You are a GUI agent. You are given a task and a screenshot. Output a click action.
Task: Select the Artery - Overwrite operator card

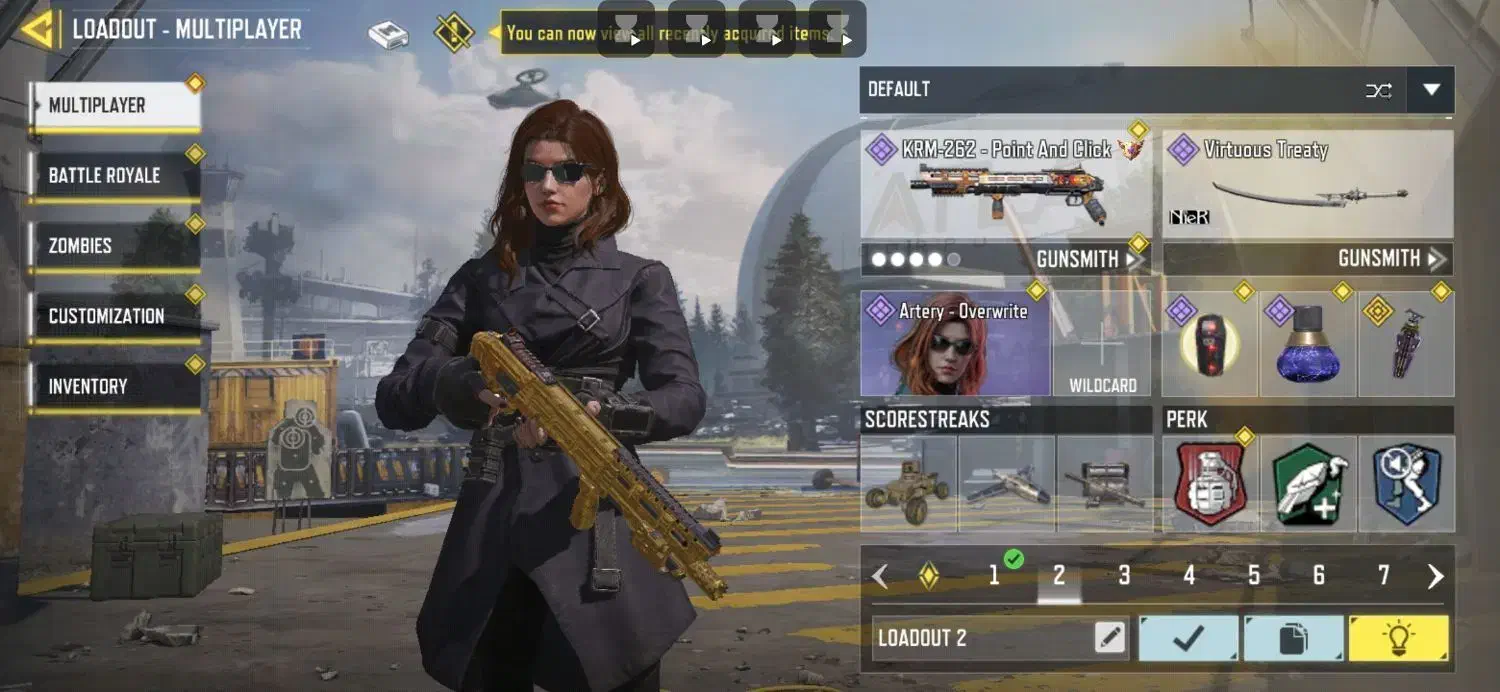(955, 345)
